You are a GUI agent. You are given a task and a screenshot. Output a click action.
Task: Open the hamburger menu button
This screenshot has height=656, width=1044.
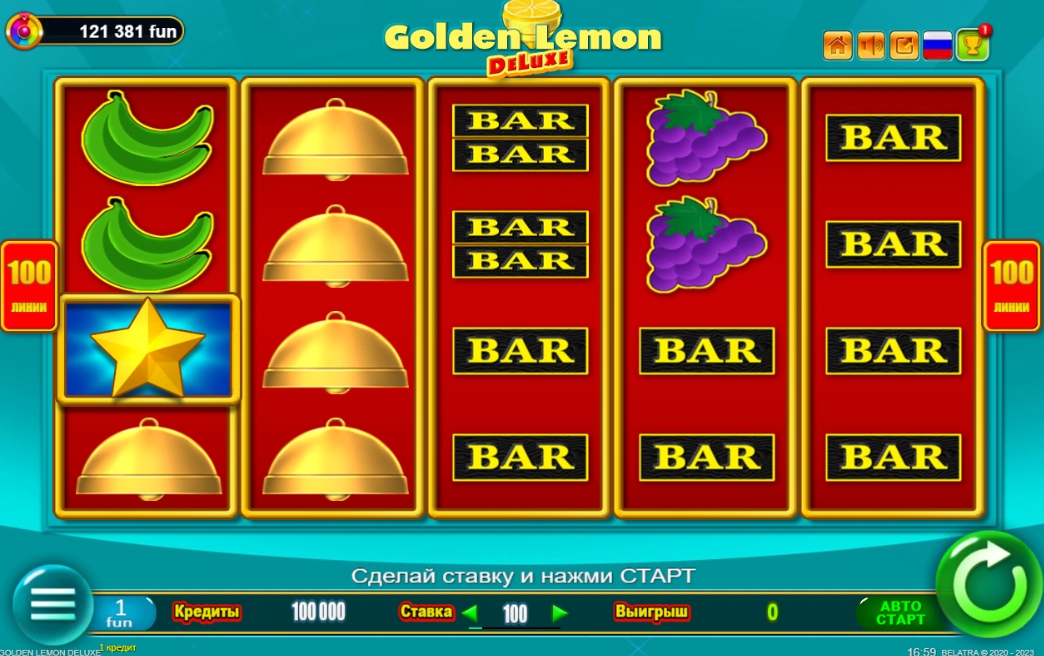(53, 605)
